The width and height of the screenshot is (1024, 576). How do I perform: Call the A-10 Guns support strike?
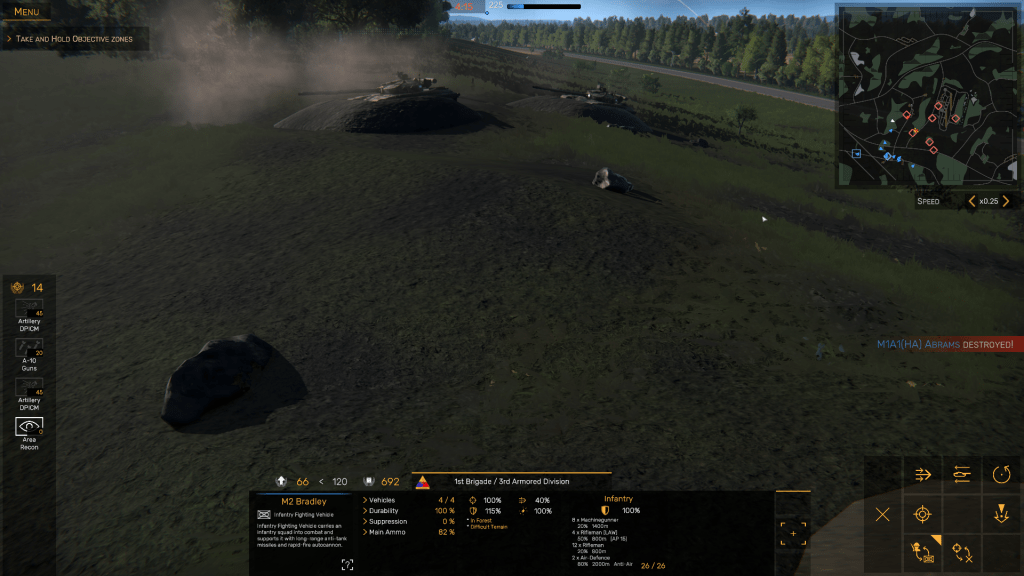29,350
